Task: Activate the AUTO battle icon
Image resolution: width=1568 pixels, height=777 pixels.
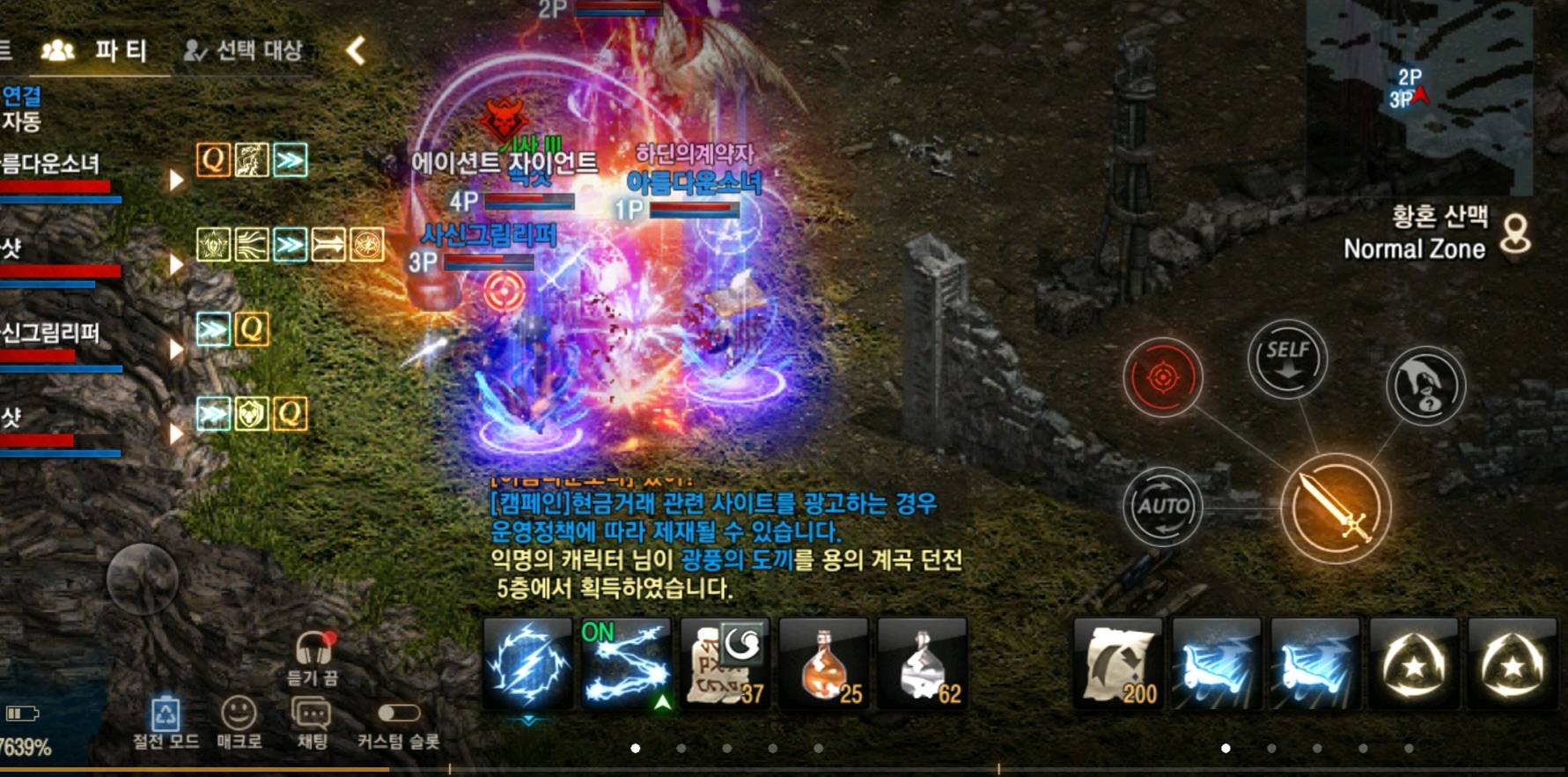Action: (1164, 509)
